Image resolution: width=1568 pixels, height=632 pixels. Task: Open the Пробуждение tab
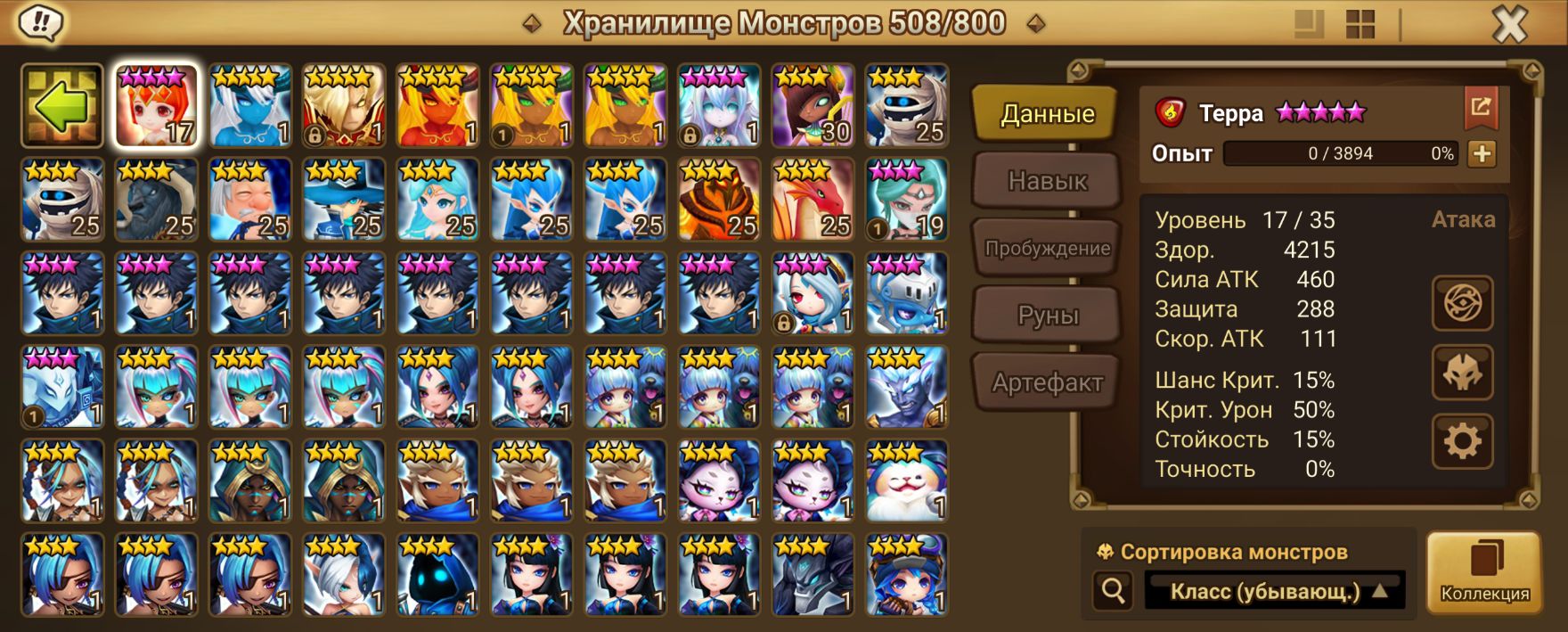point(1047,248)
